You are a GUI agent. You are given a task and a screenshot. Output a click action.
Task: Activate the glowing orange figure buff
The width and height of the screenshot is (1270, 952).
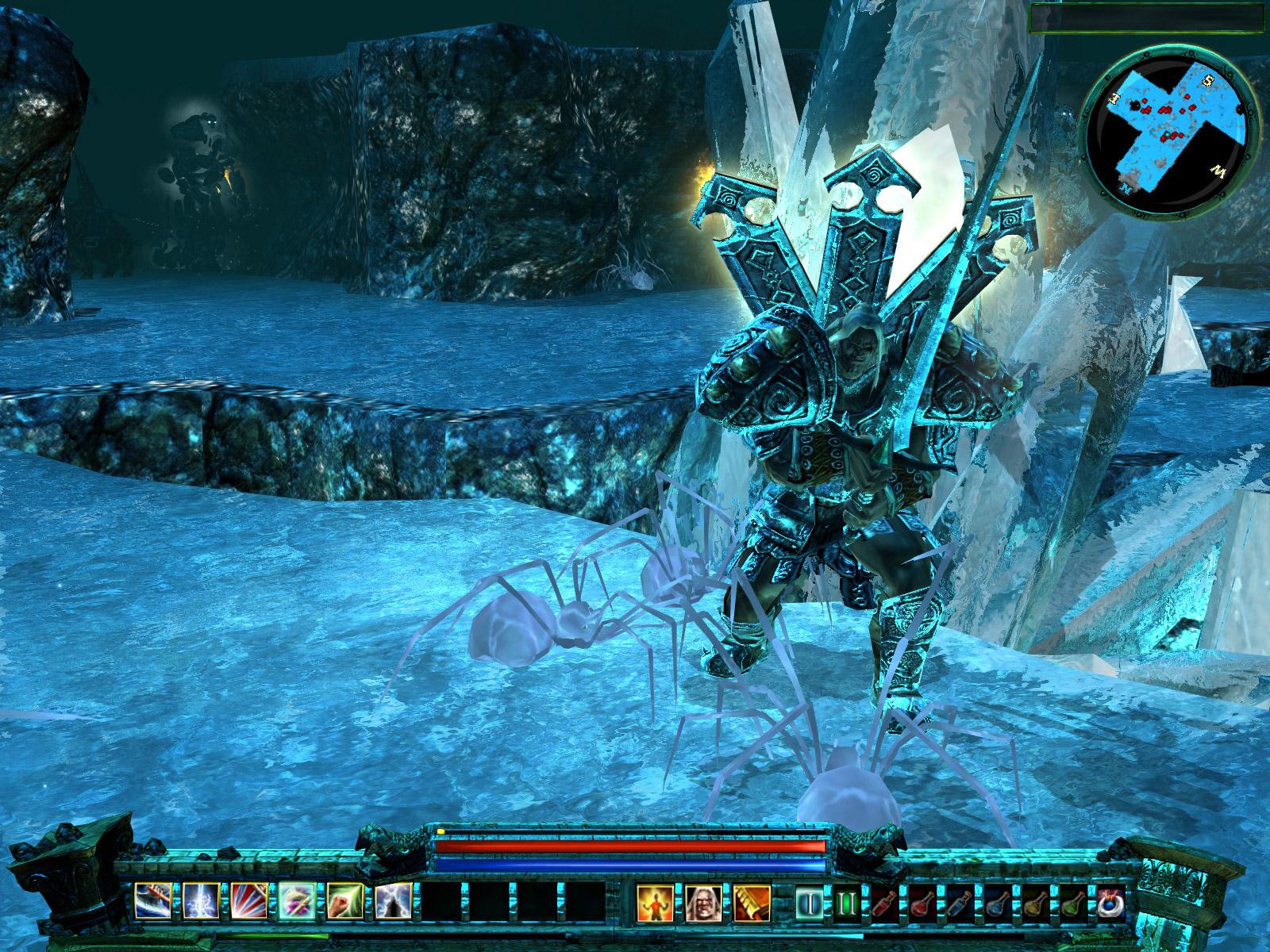(x=656, y=902)
